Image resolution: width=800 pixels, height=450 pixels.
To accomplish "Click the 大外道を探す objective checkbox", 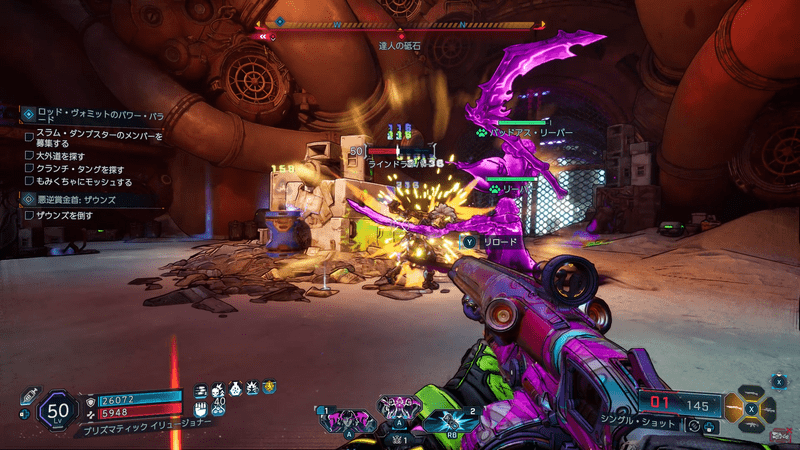I will [x=30, y=157].
